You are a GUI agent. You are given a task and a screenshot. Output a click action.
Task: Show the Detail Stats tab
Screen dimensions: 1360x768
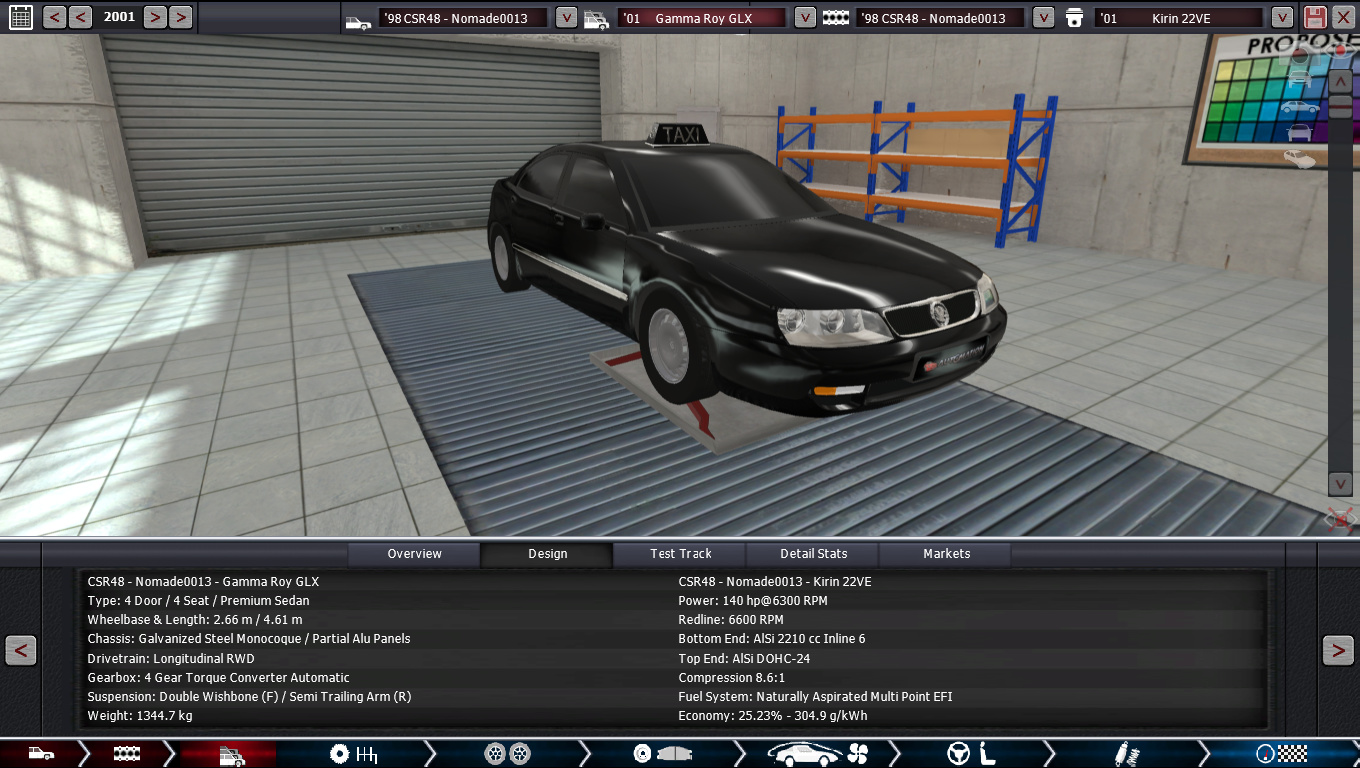(x=813, y=554)
